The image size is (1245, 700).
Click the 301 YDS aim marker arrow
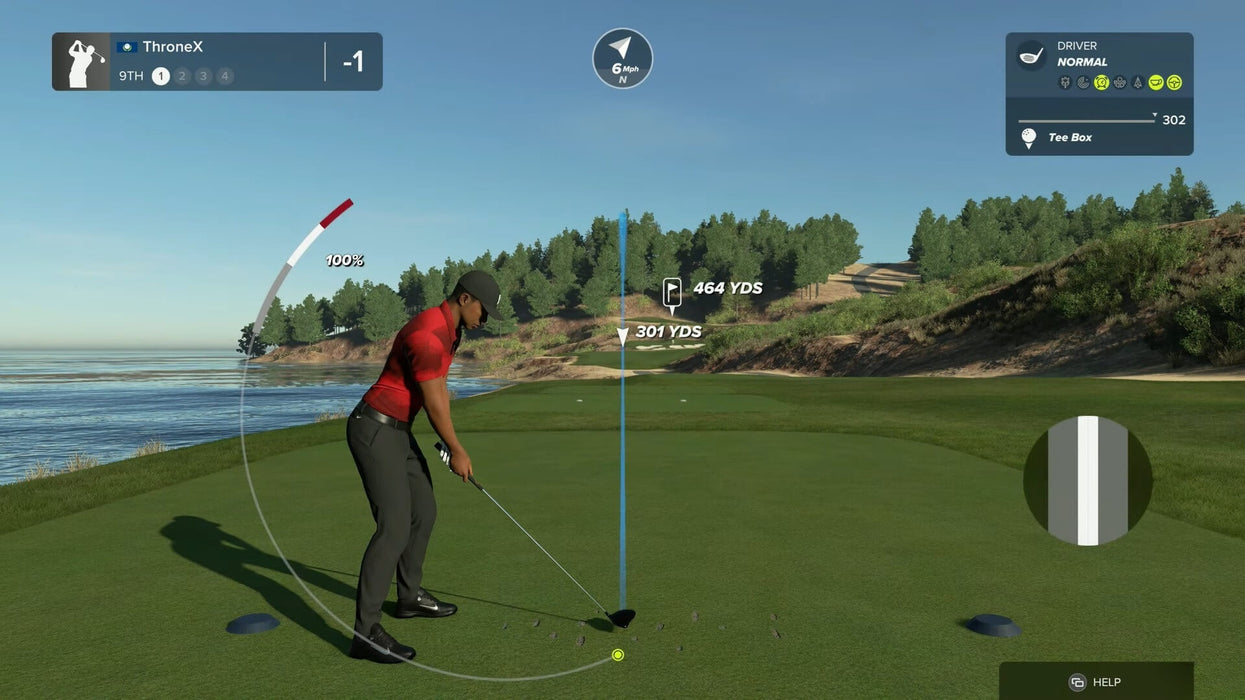click(622, 336)
